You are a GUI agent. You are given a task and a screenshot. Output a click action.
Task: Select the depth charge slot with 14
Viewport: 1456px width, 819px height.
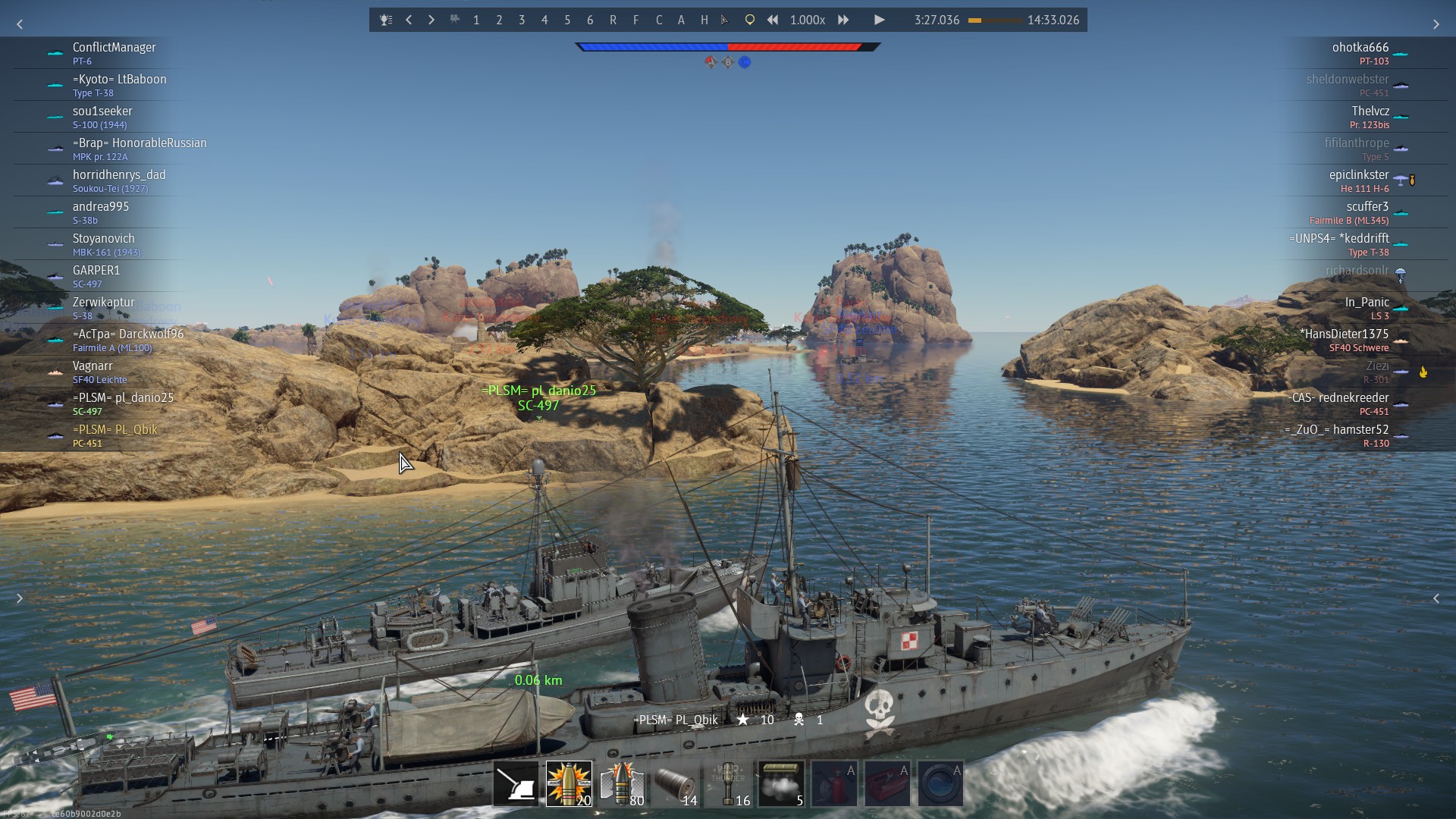click(x=675, y=783)
